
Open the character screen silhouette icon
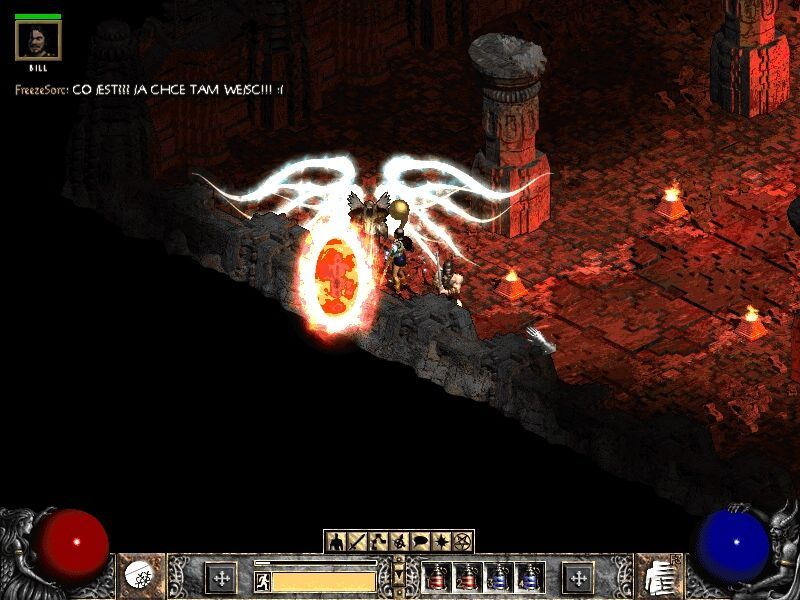[x=336, y=542]
